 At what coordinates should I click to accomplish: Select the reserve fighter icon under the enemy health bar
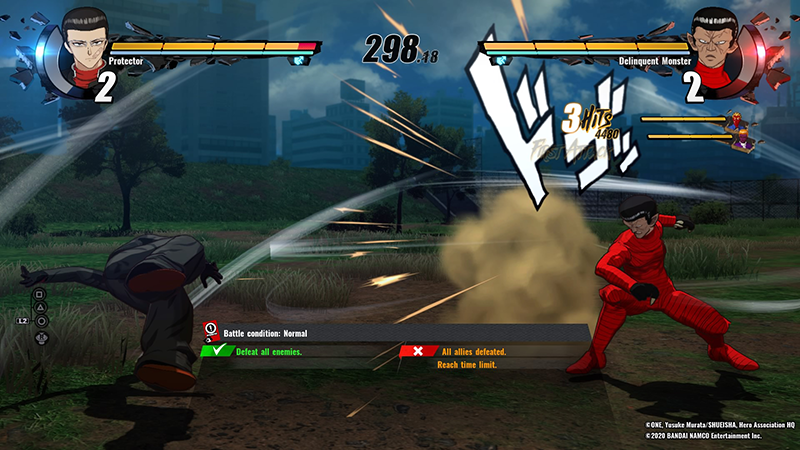click(742, 131)
